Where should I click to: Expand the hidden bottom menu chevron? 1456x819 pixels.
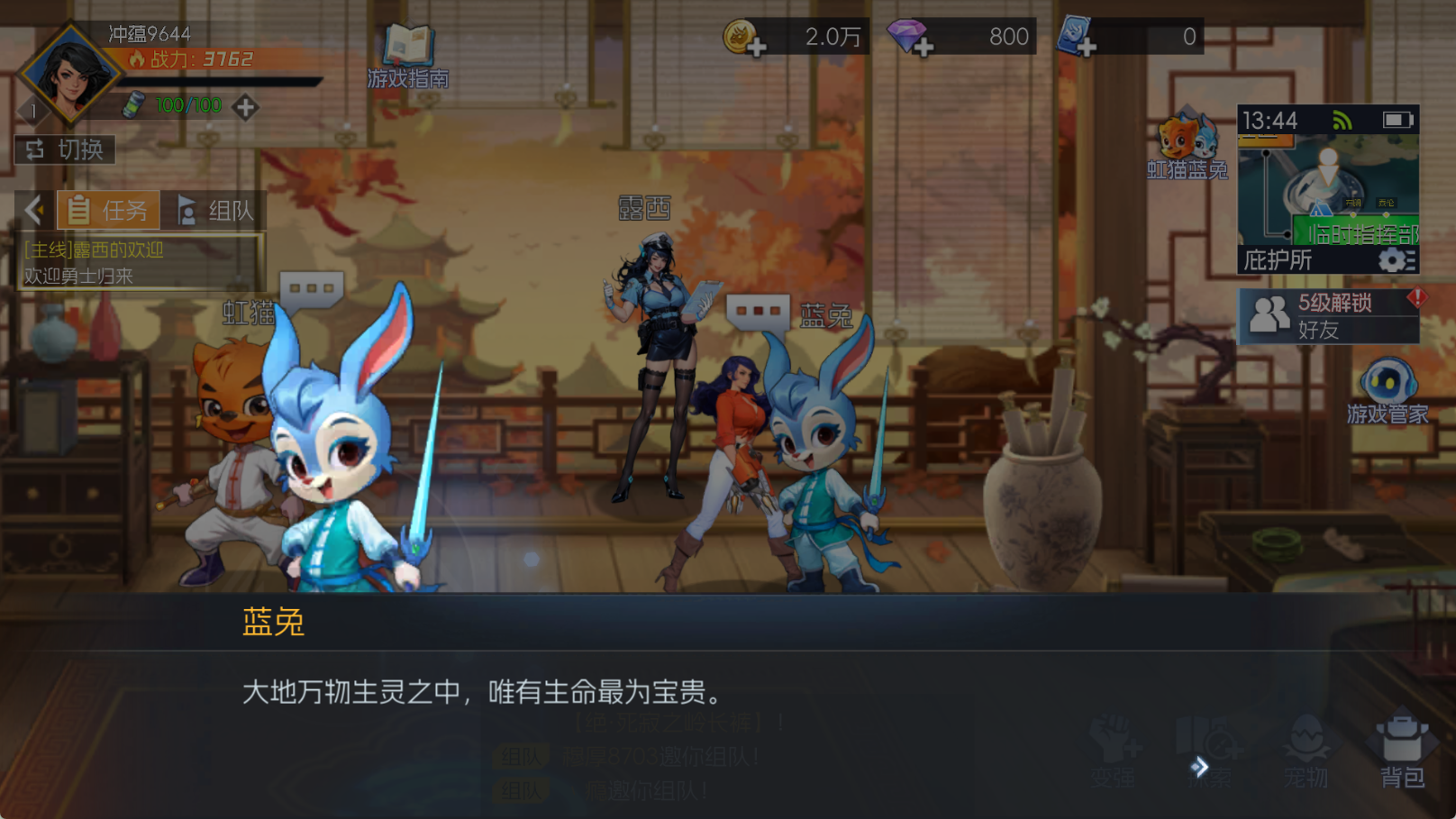[1198, 767]
